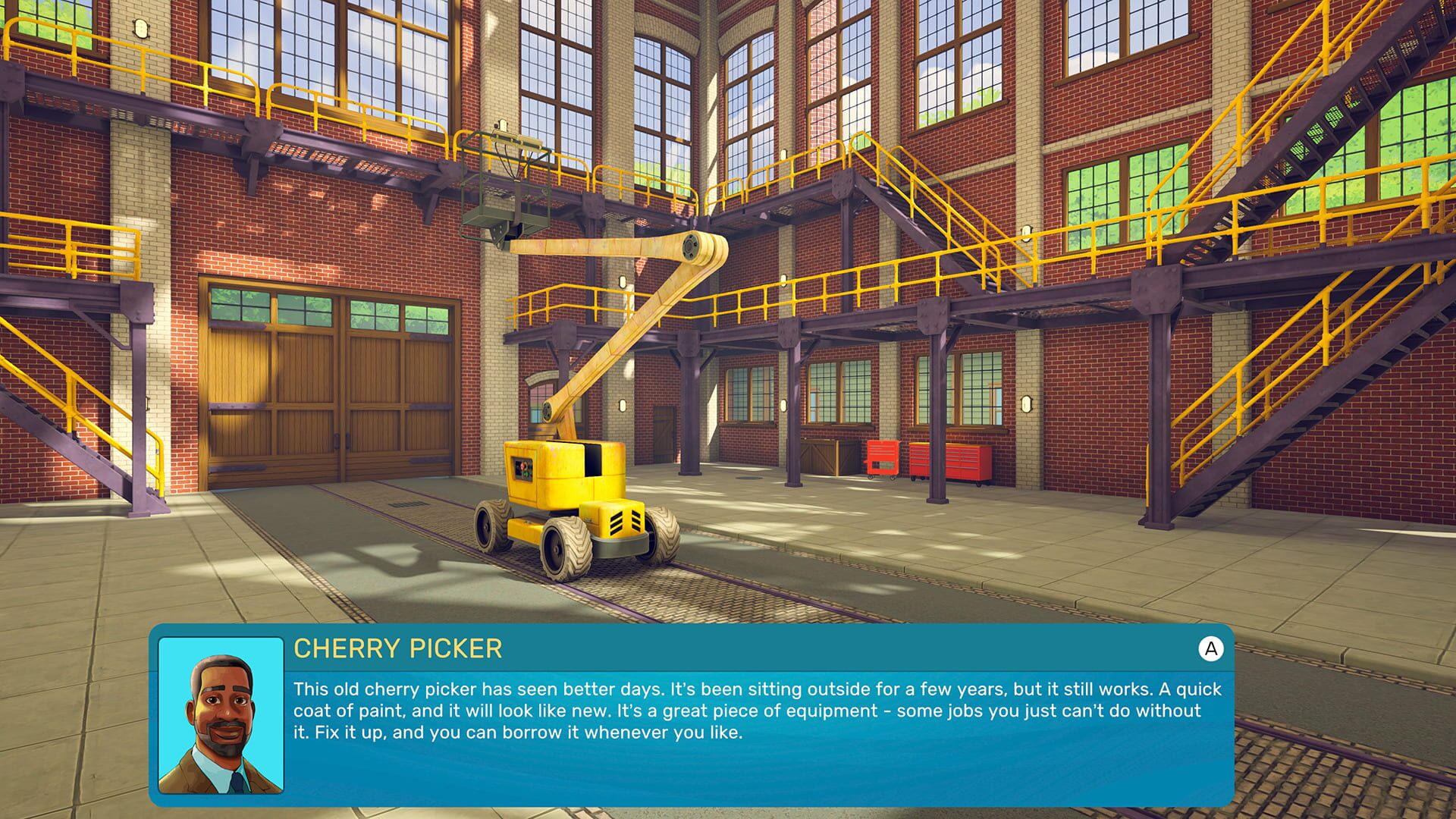This screenshot has width=1456, height=819.
Task: Toggle the red emergency stop on the picker
Action: click(523, 466)
